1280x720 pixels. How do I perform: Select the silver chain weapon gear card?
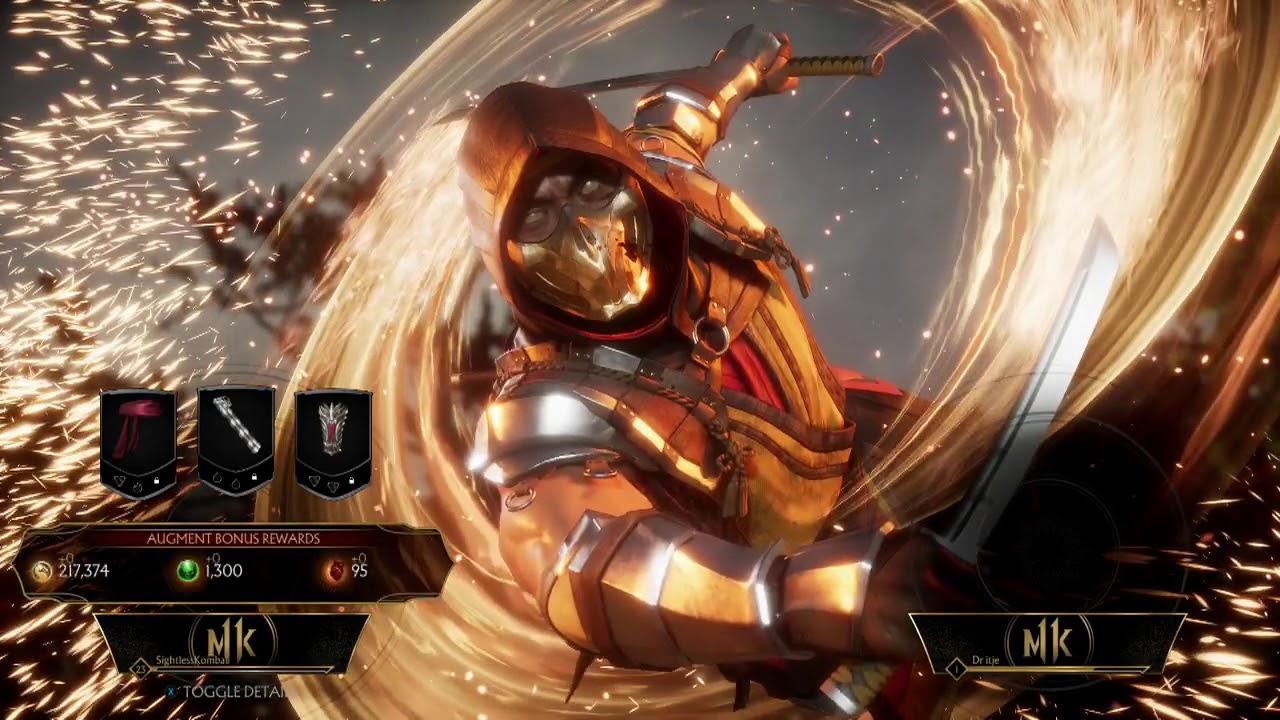tap(236, 441)
